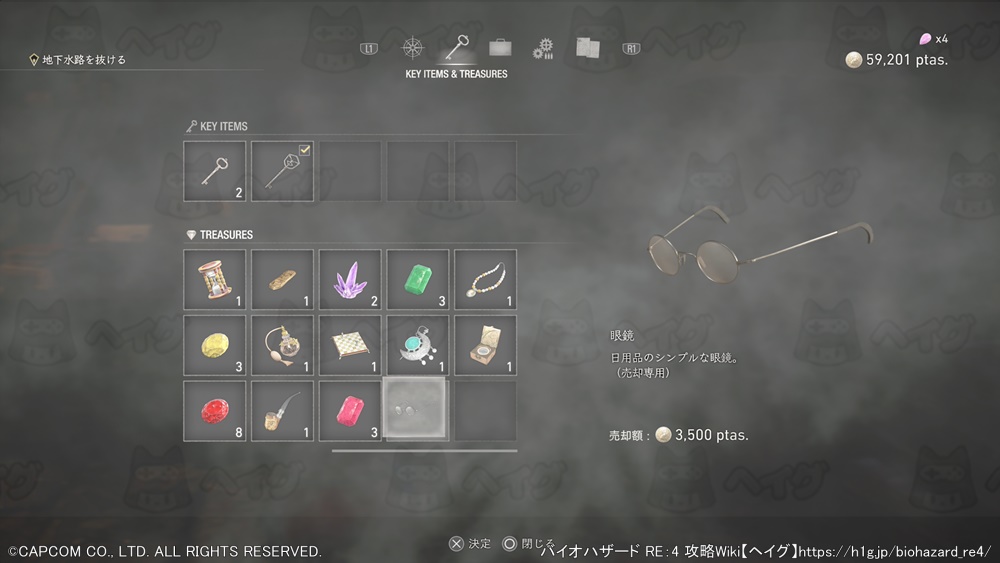Viewport: 1000px width, 563px height.
Task: Choose the turquoise crescent brooch treasure
Action: [418, 345]
